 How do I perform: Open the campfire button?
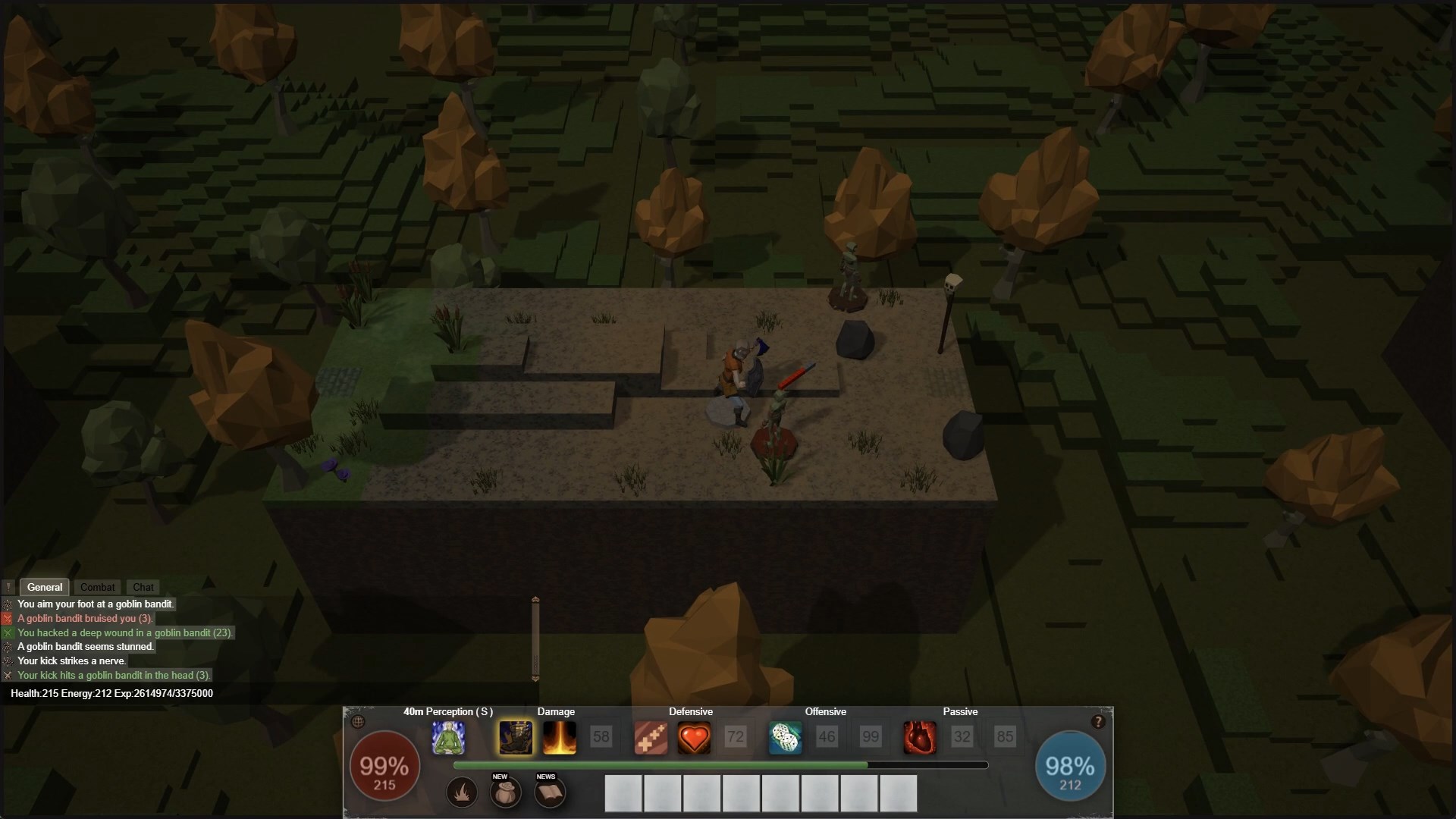tap(462, 793)
